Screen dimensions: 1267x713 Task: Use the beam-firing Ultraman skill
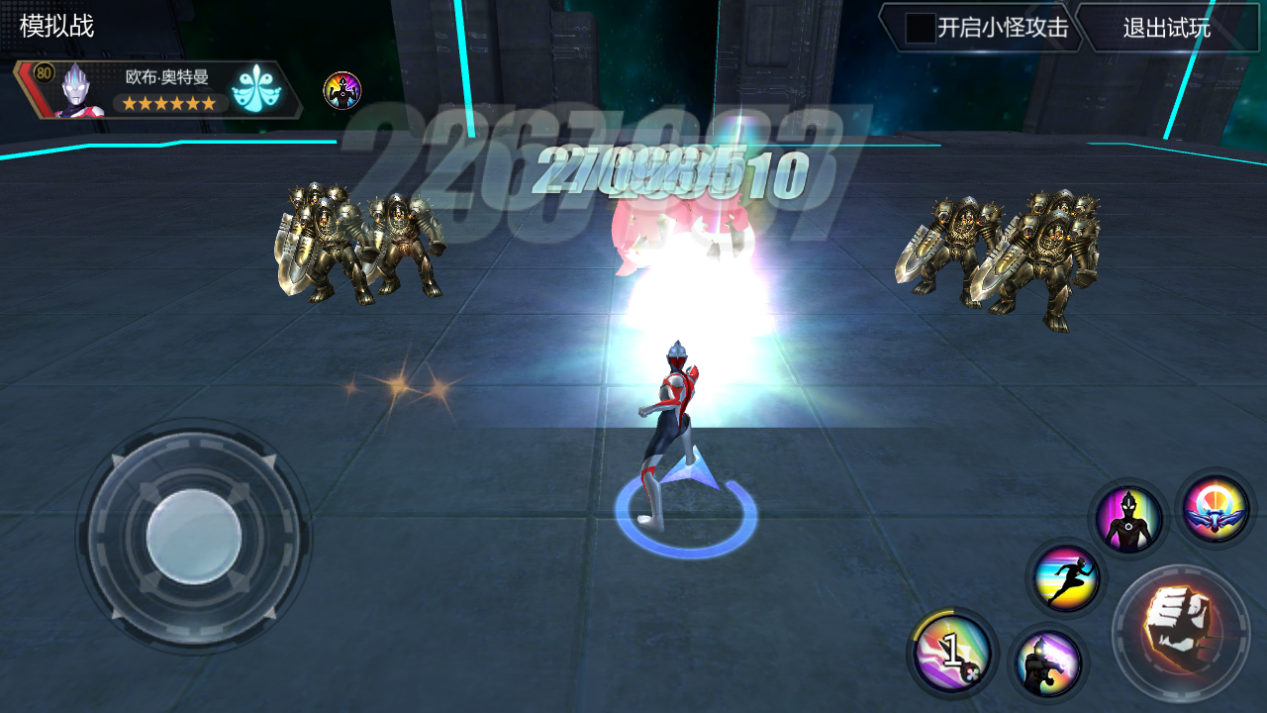[1049, 662]
